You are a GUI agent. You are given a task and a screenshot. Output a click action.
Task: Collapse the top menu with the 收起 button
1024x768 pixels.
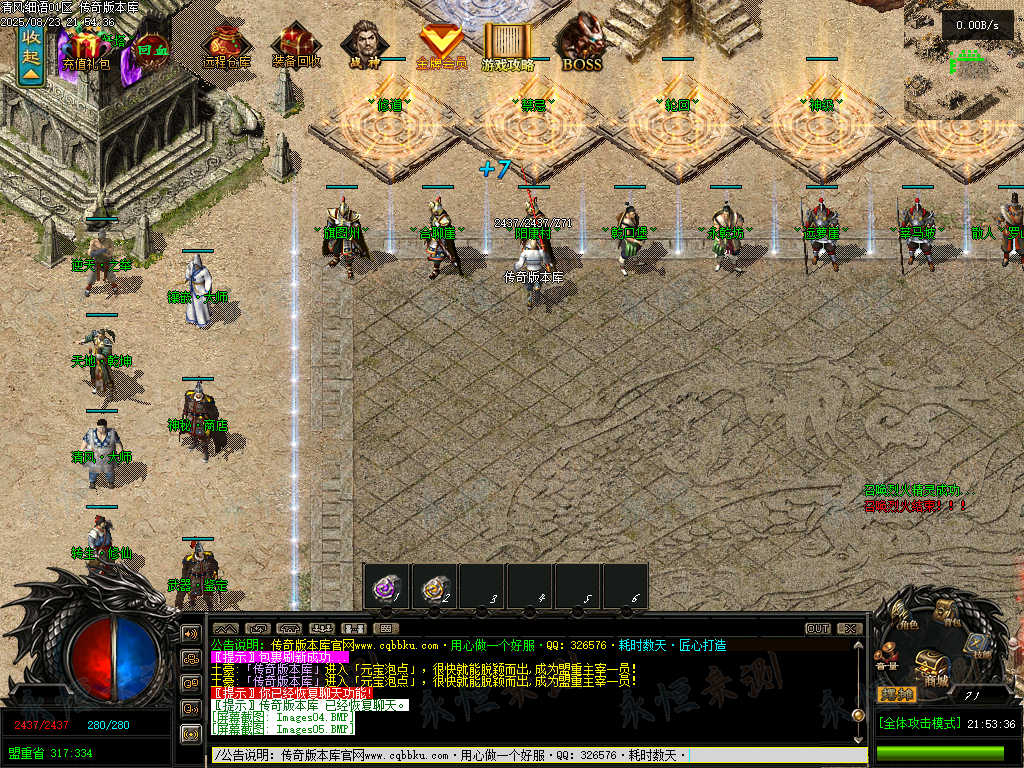[31, 55]
